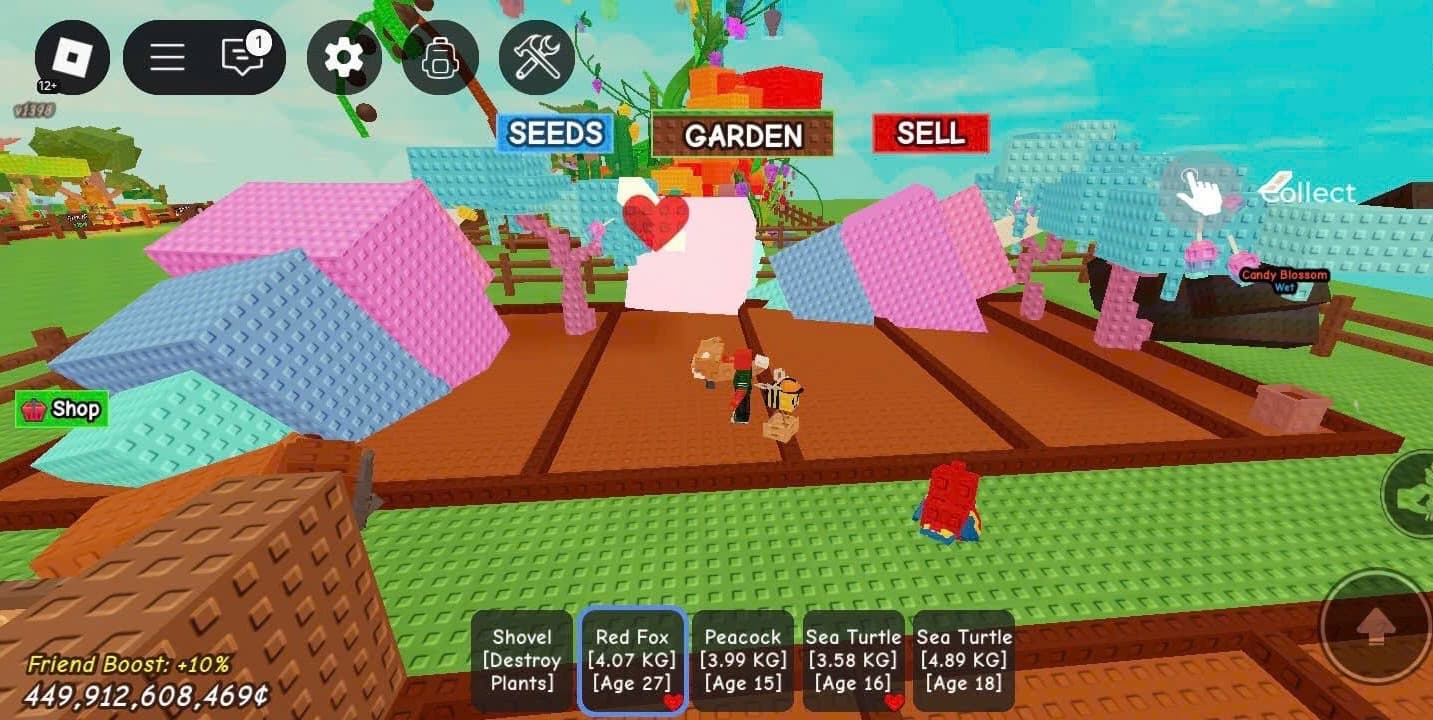The height and width of the screenshot is (720, 1433).
Task: Open the chat with one notification
Action: (x=243, y=57)
